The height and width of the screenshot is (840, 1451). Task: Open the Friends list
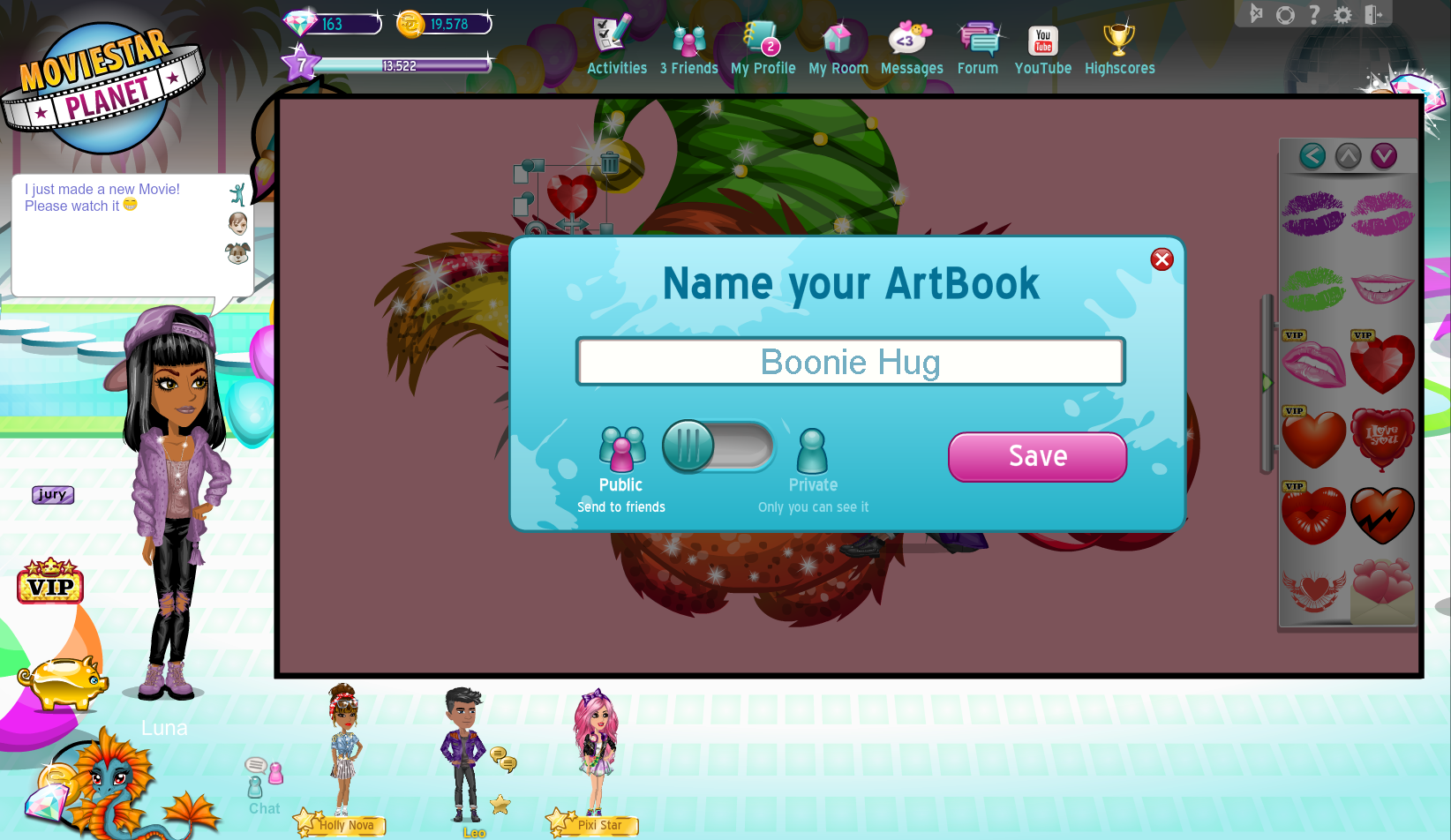point(689,49)
